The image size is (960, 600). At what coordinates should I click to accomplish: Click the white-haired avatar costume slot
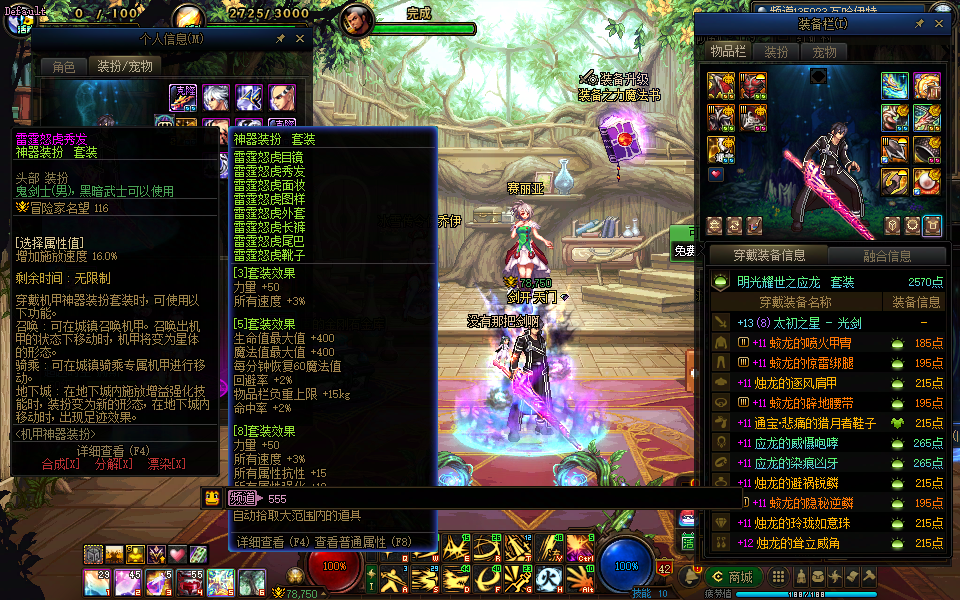(x=215, y=97)
